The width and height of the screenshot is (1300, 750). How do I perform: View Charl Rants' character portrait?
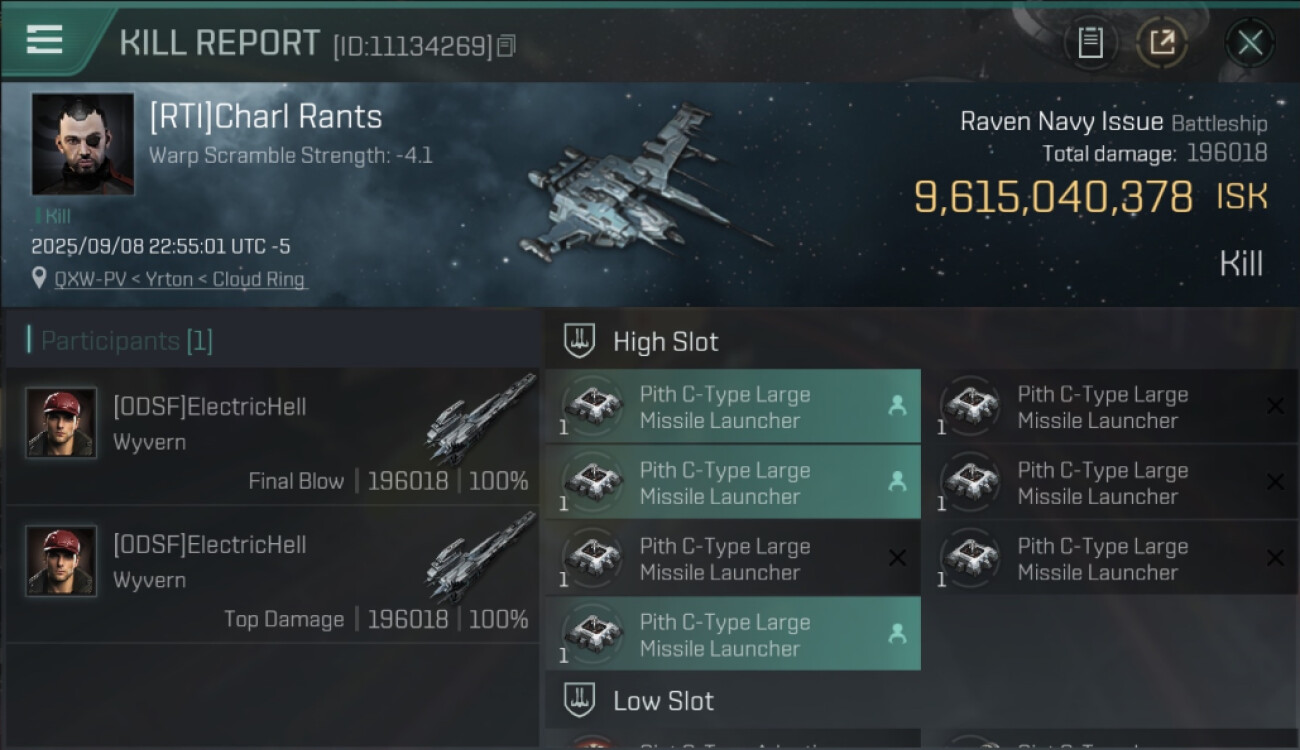[83, 144]
